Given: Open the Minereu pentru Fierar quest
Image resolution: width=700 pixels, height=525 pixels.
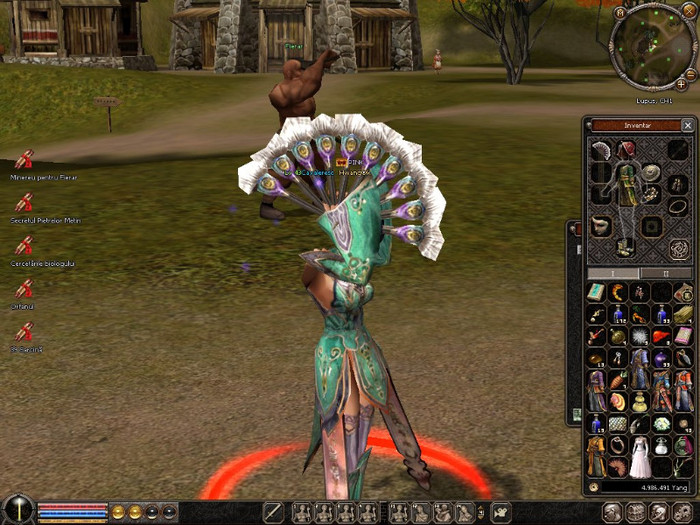Looking at the screenshot, I should [24, 159].
